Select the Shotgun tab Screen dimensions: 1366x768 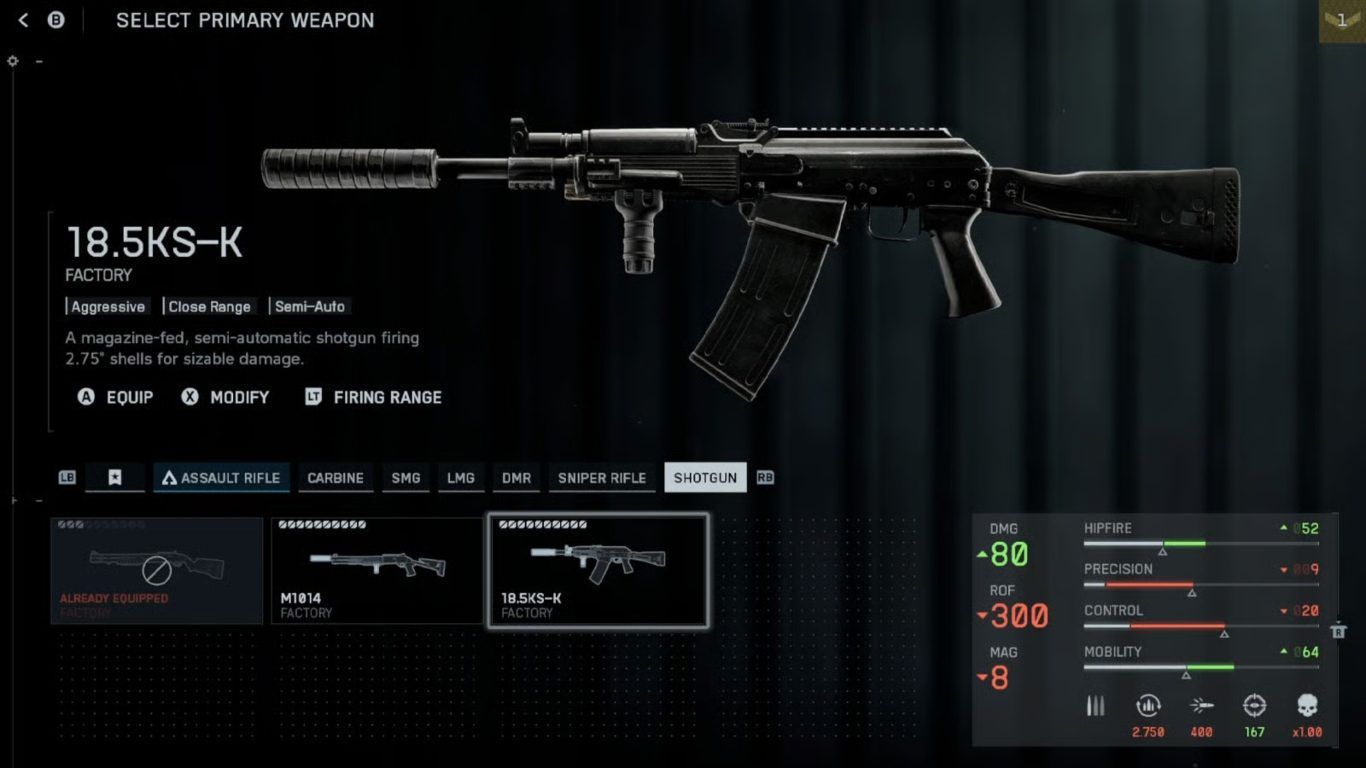point(705,478)
